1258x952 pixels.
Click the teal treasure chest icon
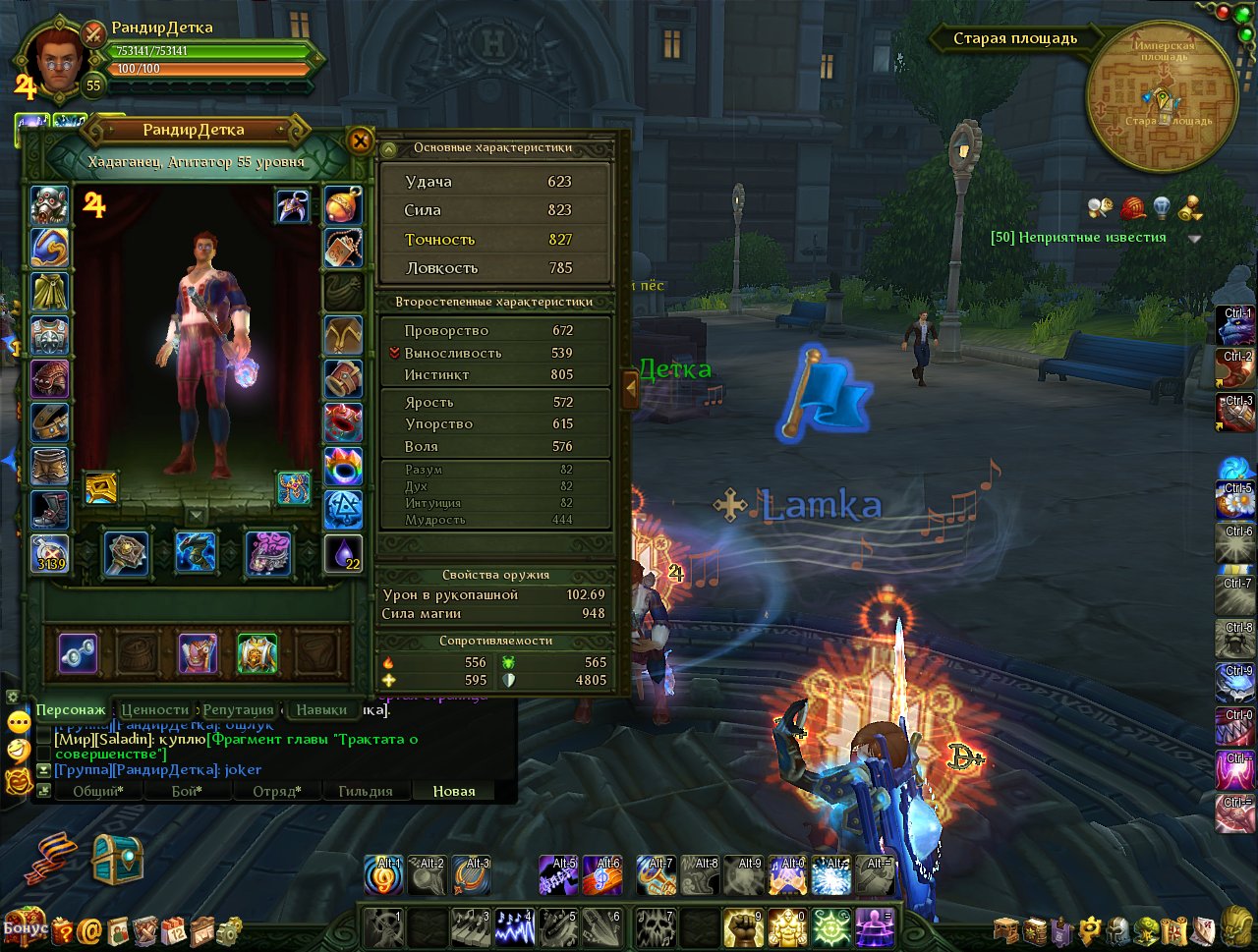coord(117,860)
